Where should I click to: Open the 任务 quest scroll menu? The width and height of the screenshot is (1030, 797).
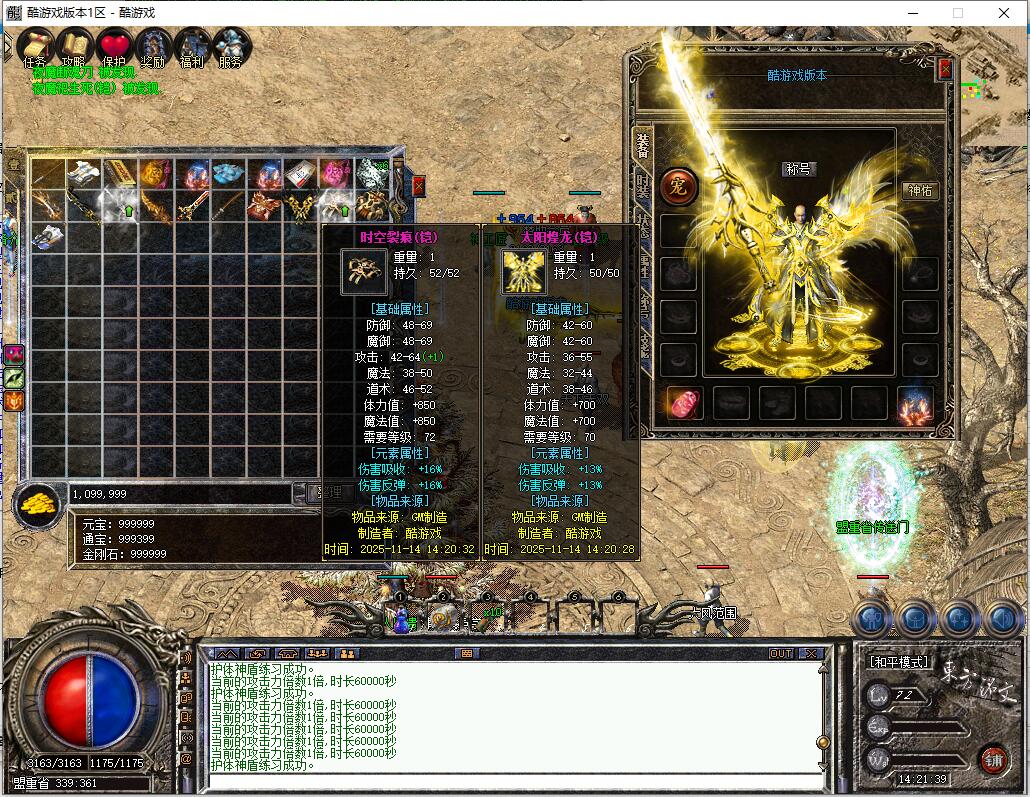click(x=36, y=46)
